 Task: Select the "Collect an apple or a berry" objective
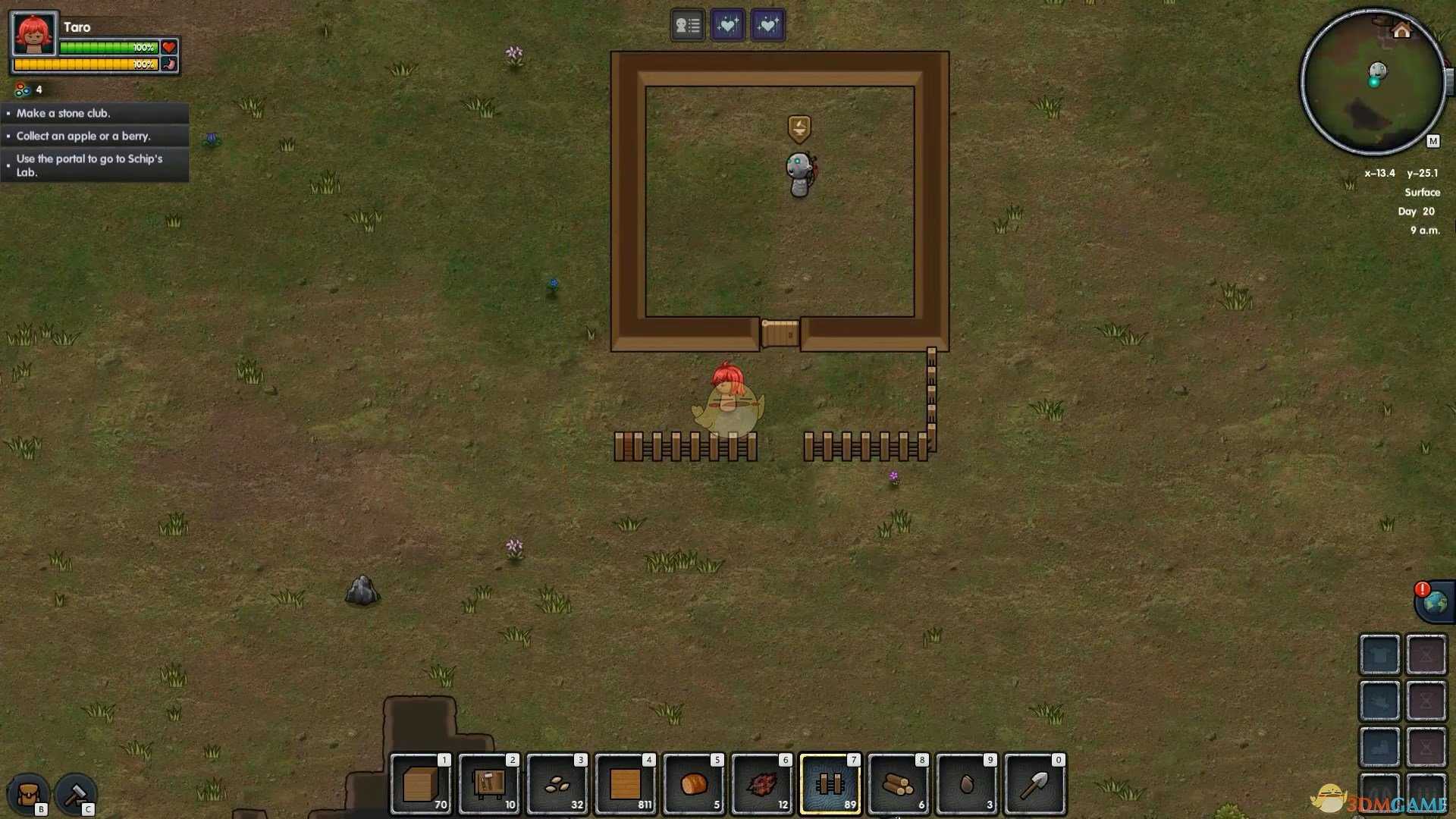click(x=95, y=136)
